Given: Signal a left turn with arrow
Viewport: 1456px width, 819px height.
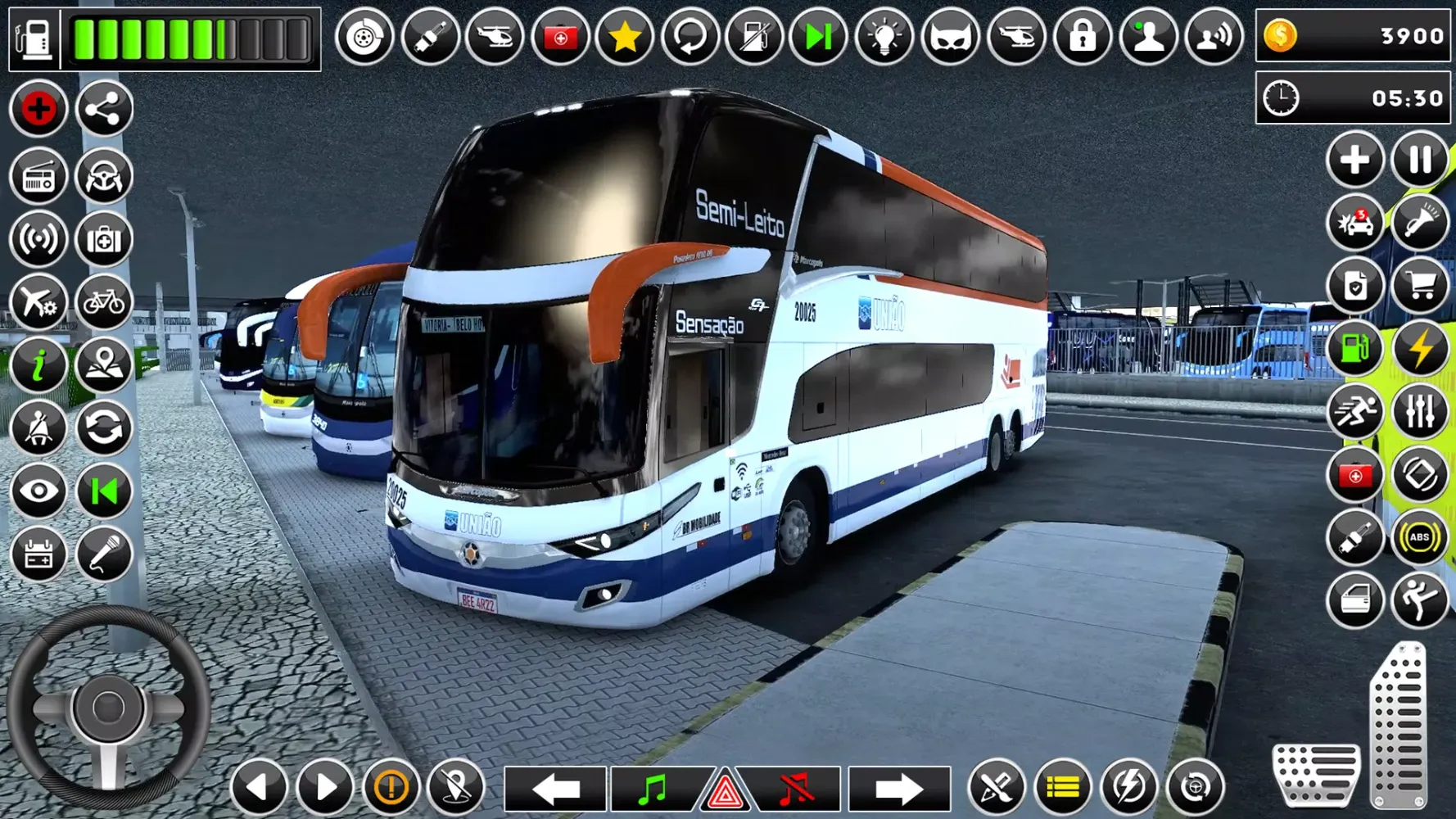Looking at the screenshot, I should [x=555, y=789].
